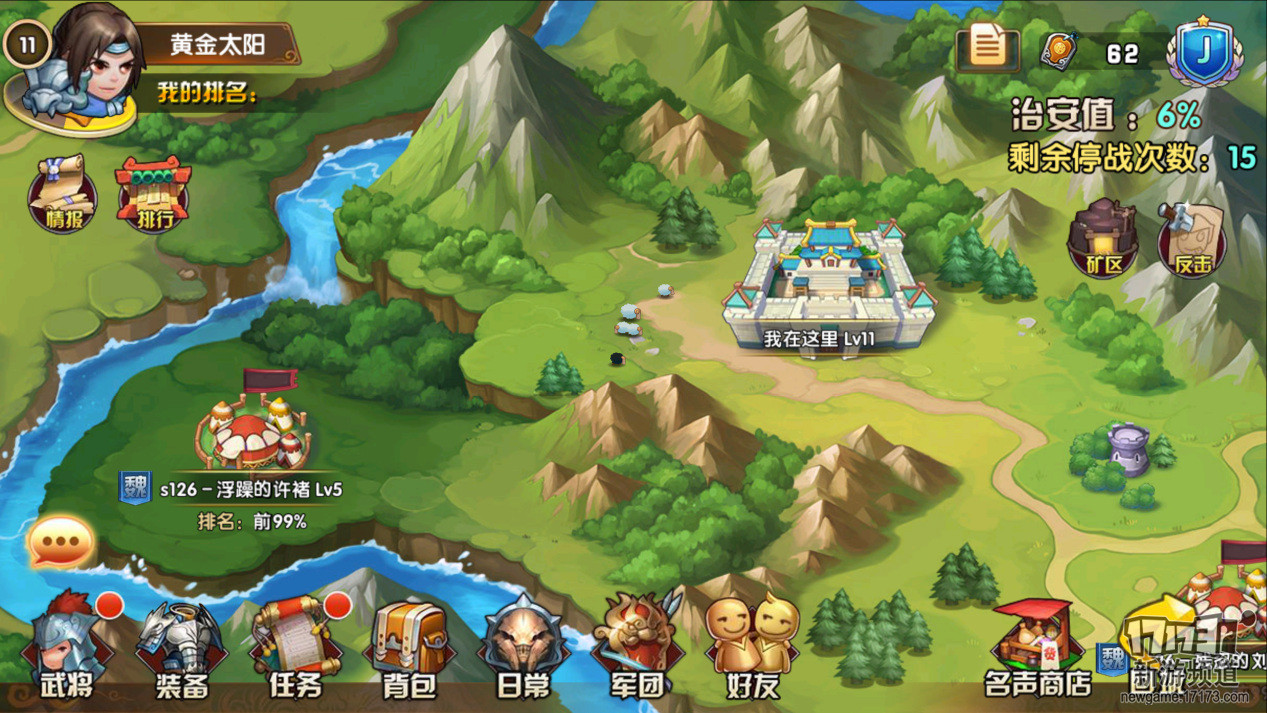Image resolution: width=1267 pixels, height=713 pixels.
Task: Open the 反击 counterattack list
Action: click(x=1192, y=238)
